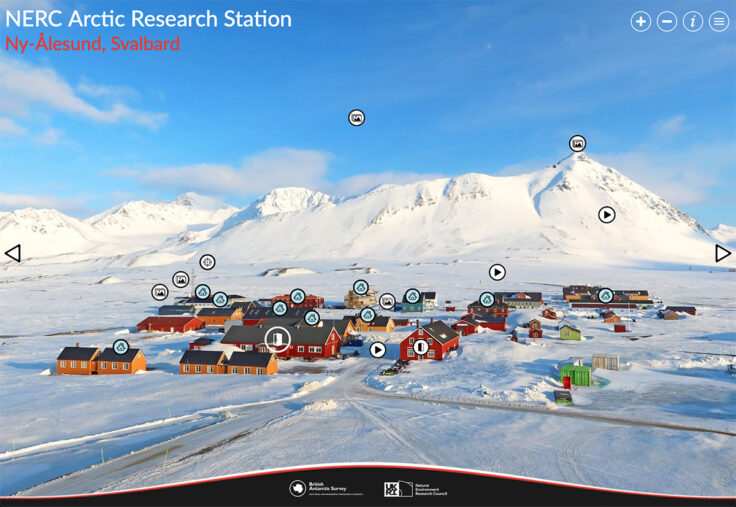Screen dimensions: 736x507
Task: Rotate the panorama with the right arrow
Action: point(723,253)
